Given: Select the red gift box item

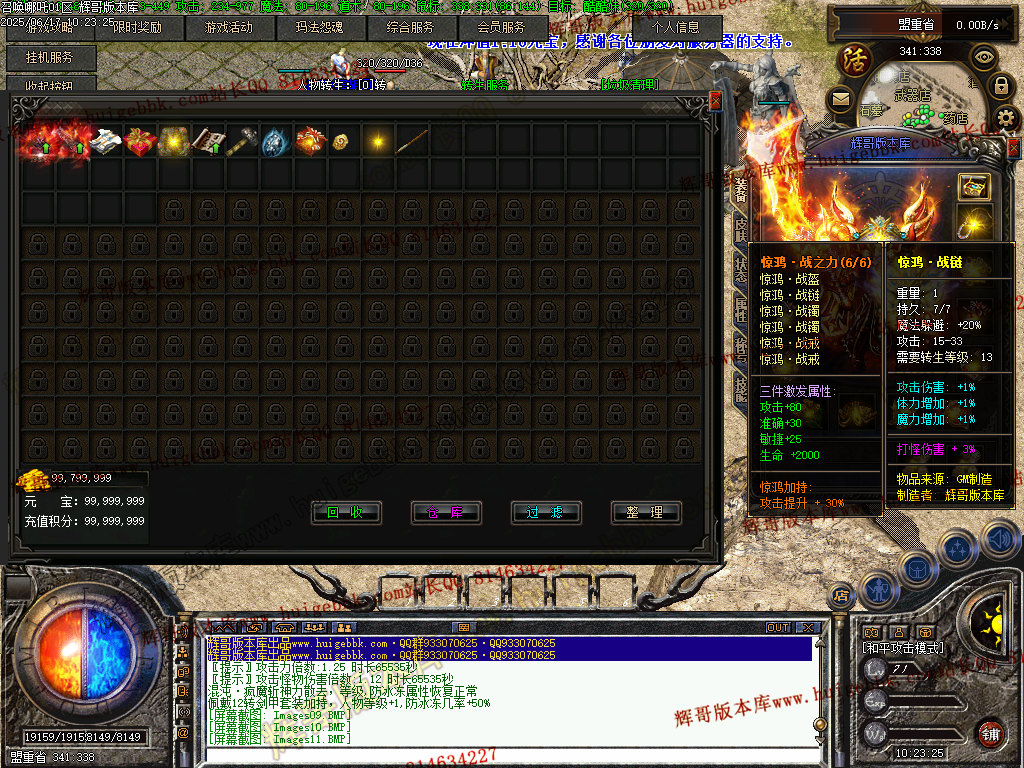Looking at the screenshot, I should (x=140, y=142).
